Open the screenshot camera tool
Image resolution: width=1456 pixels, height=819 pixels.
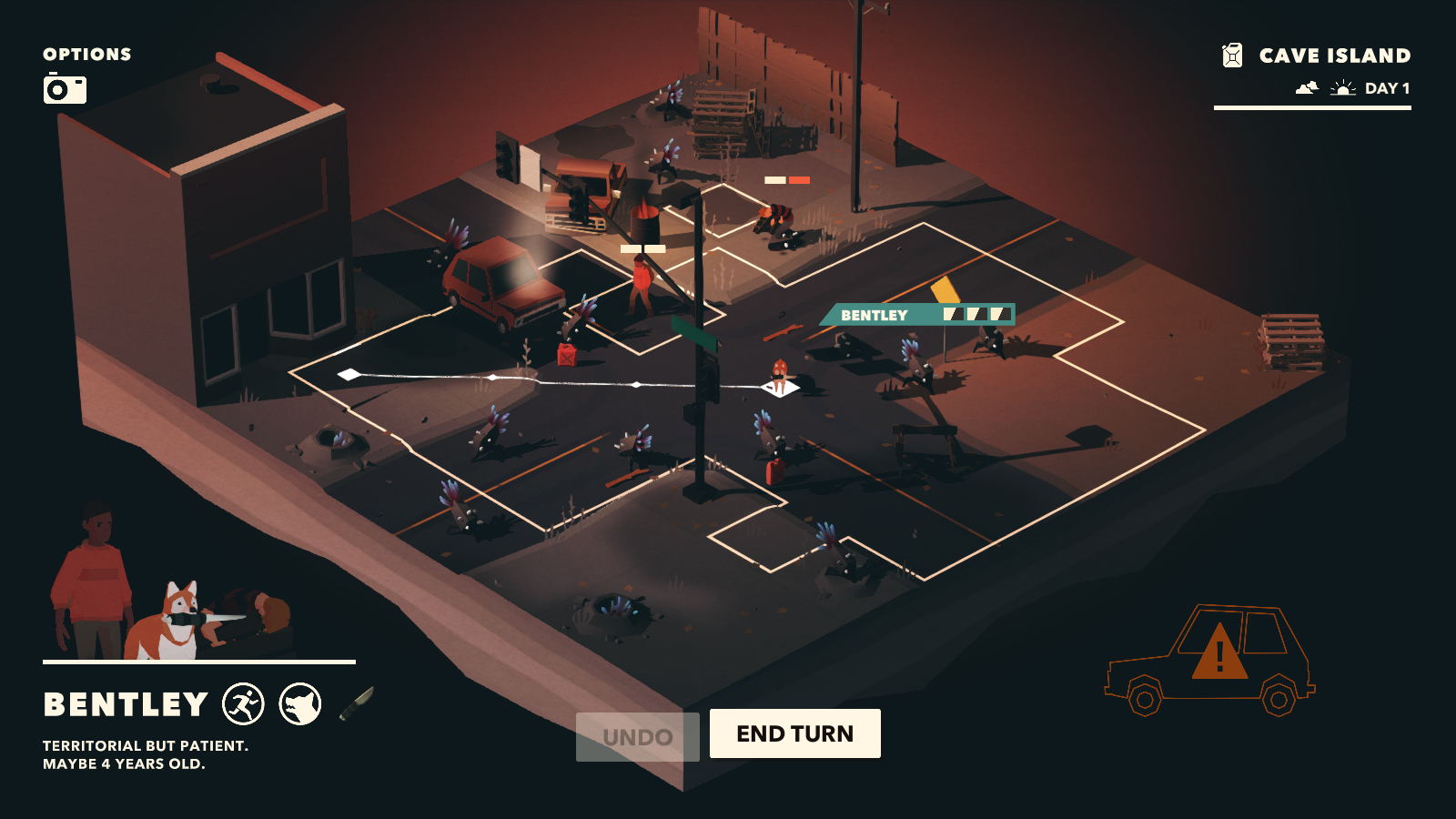64,90
